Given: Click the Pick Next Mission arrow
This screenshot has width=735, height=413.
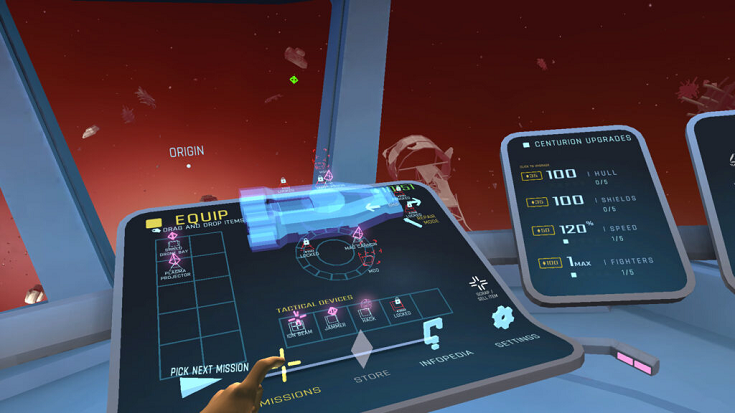Looking at the screenshot, I should tap(186, 384).
